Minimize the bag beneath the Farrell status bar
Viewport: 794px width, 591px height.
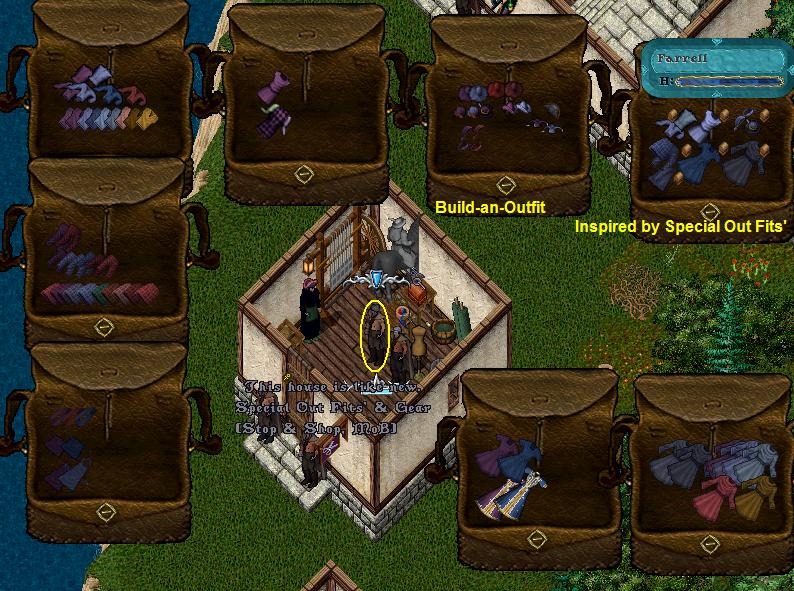tap(710, 212)
